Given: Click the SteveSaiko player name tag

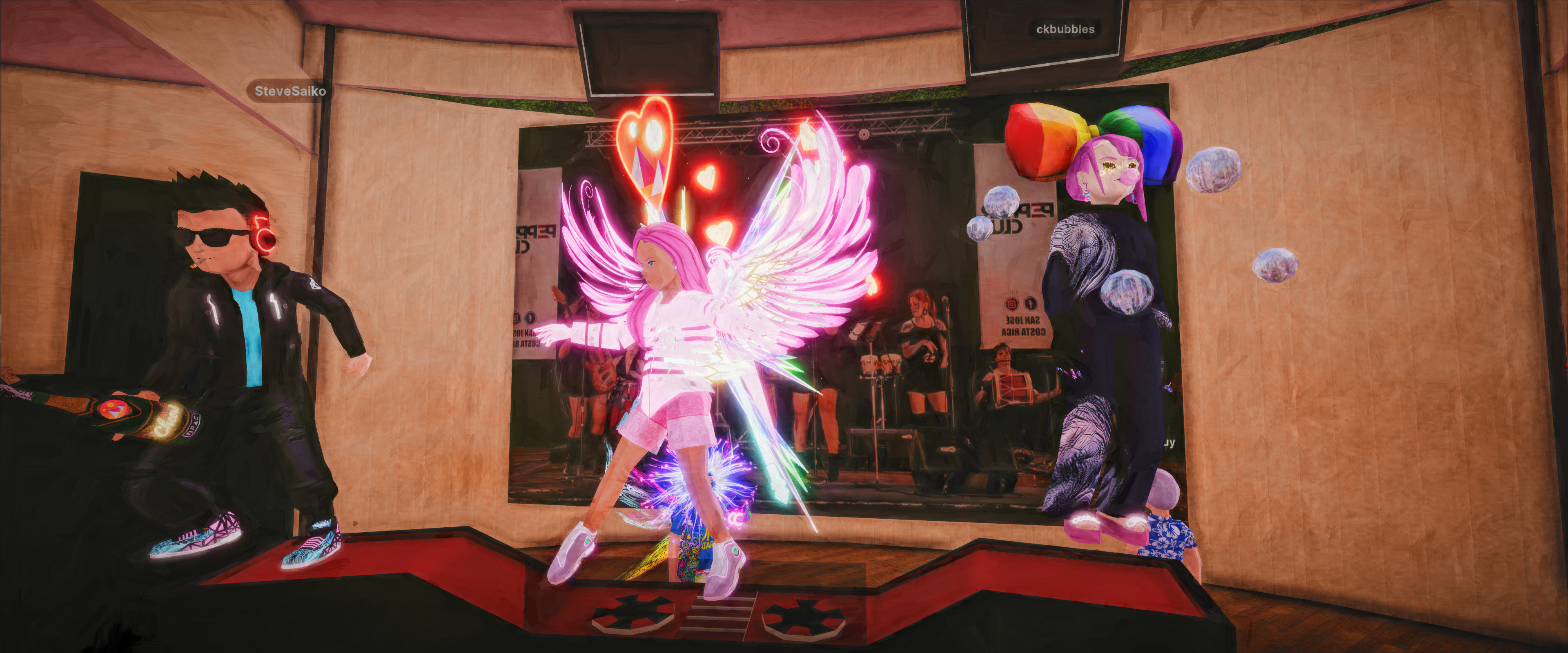Looking at the screenshot, I should click(290, 91).
